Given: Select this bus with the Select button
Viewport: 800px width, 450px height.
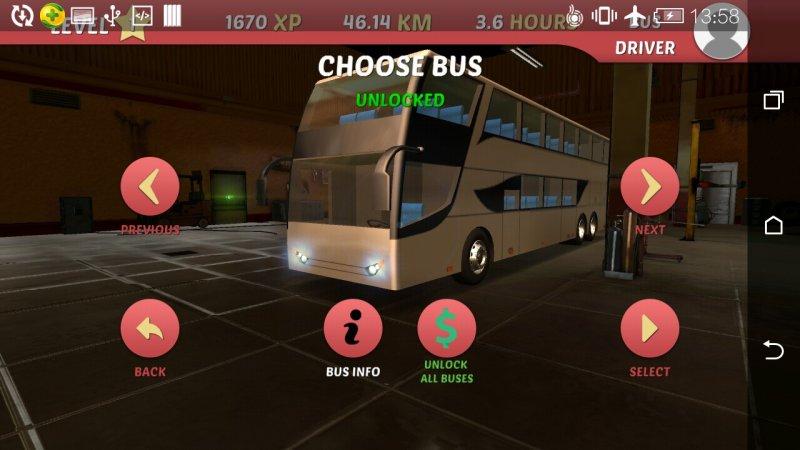Looking at the screenshot, I should pyautogui.click(x=650, y=329).
